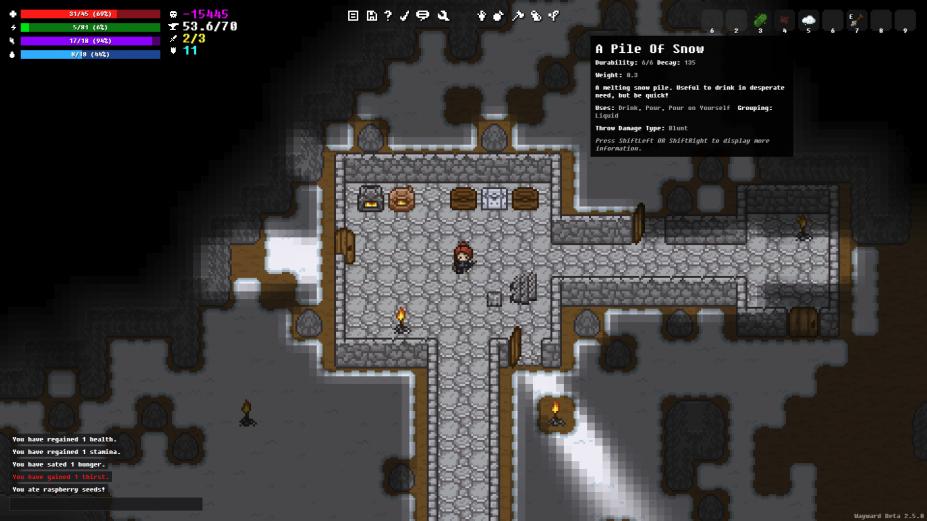The image size is (927, 521).
Task: Open the game menu list icon
Action: click(353, 15)
